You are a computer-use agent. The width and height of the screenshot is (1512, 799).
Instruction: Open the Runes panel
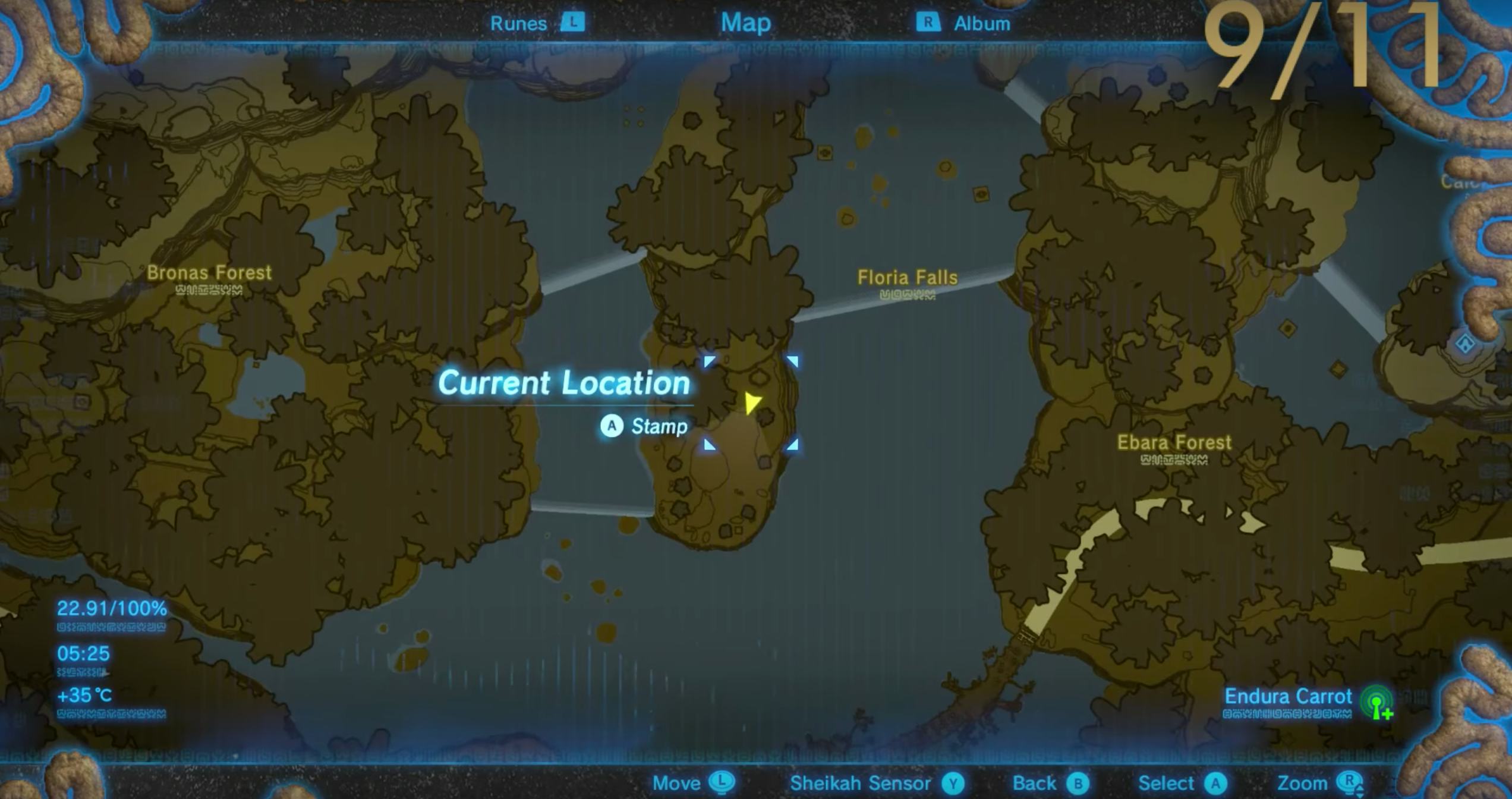[518, 23]
